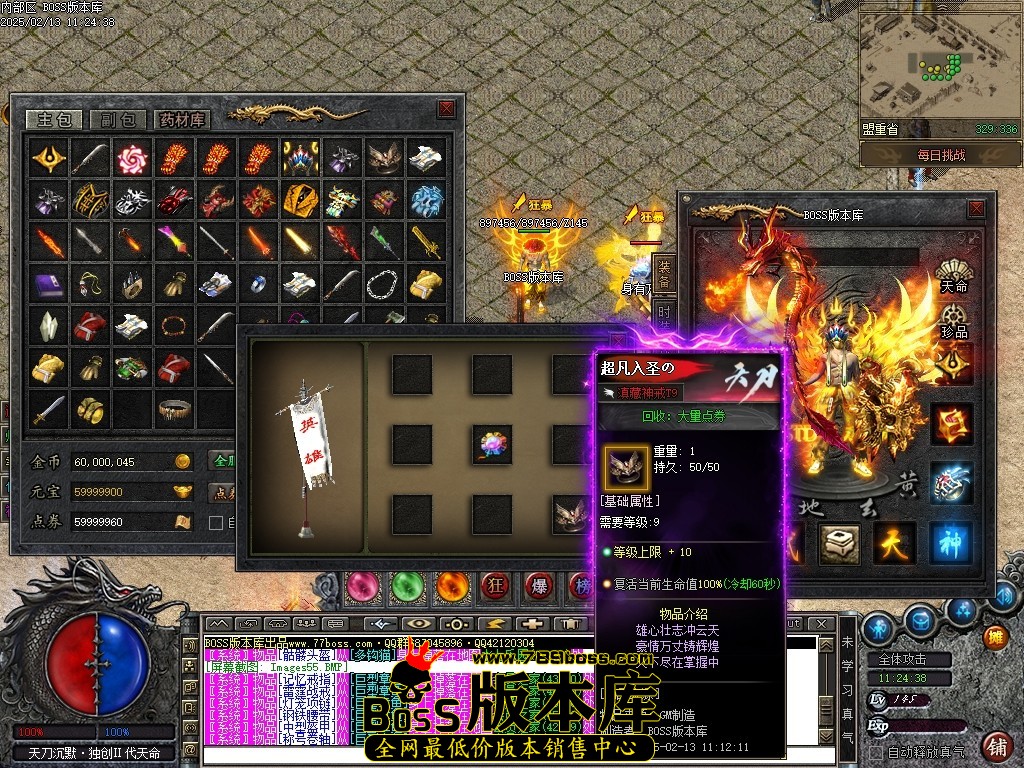Viewport: 1024px width, 768px height.
Task: Click the blue 神 icon in character panel
Action: (x=950, y=541)
